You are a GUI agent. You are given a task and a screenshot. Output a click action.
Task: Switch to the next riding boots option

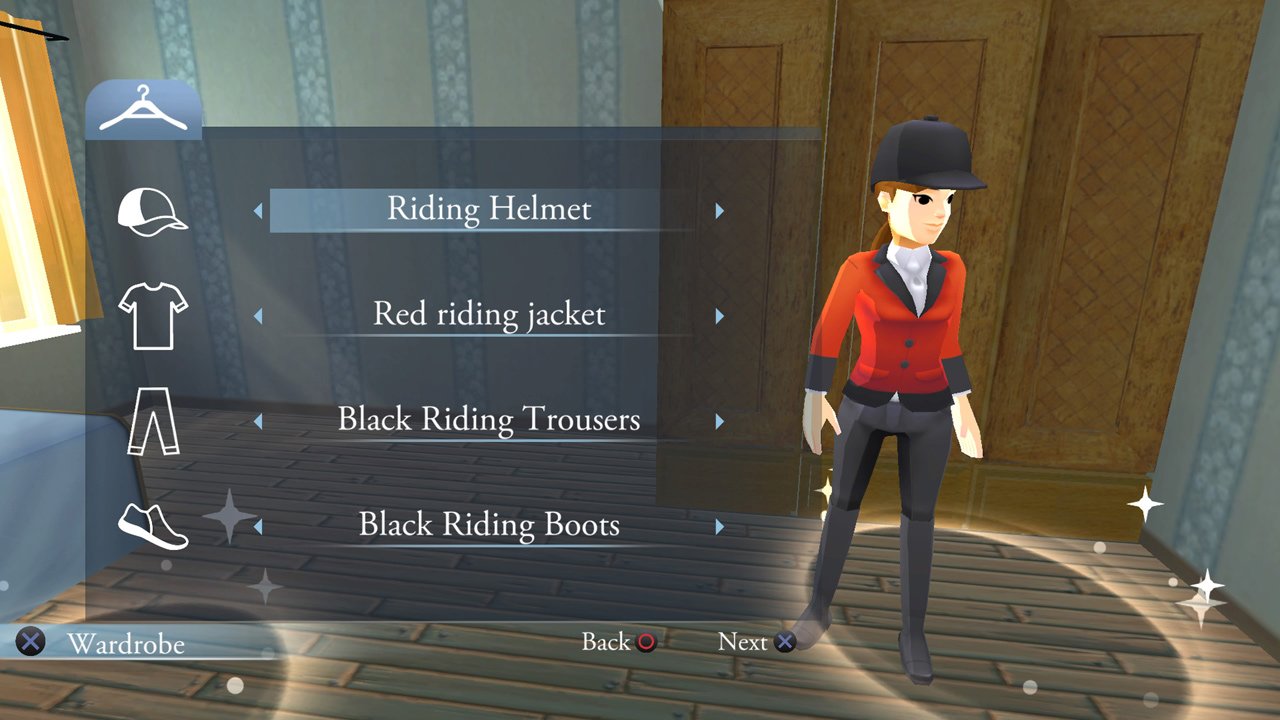[x=720, y=528]
